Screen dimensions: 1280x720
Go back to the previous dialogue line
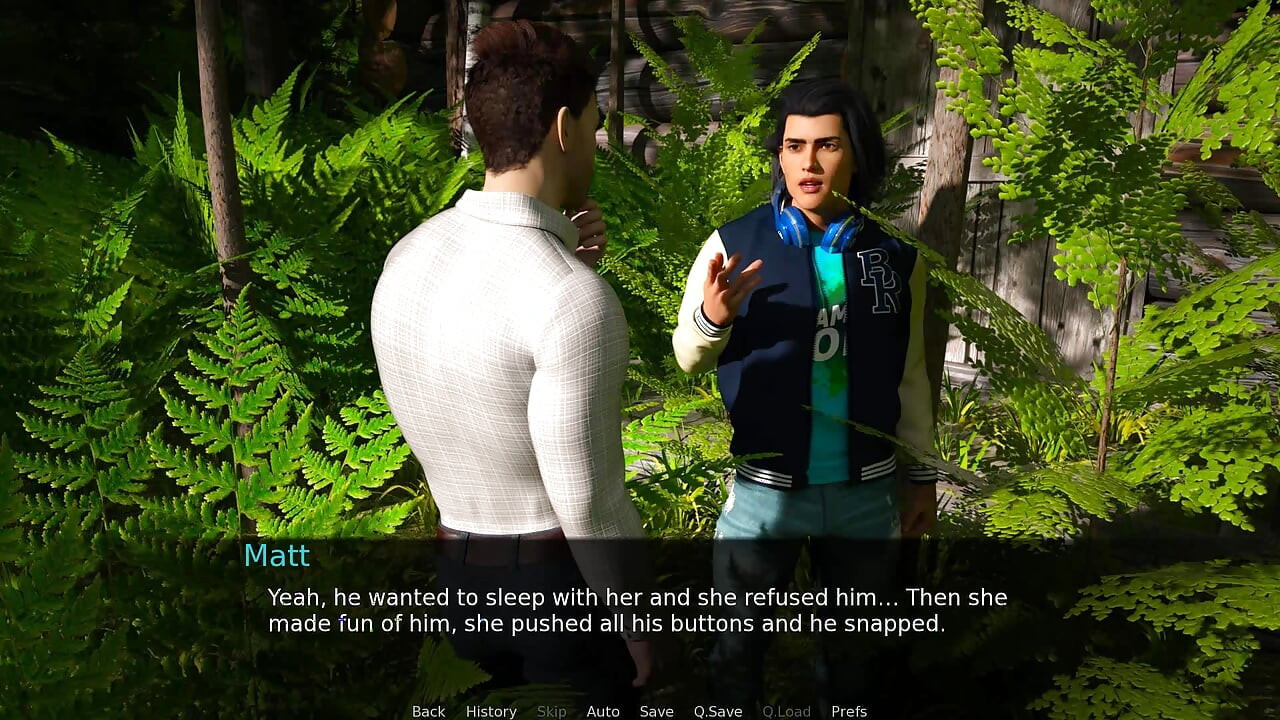click(428, 711)
